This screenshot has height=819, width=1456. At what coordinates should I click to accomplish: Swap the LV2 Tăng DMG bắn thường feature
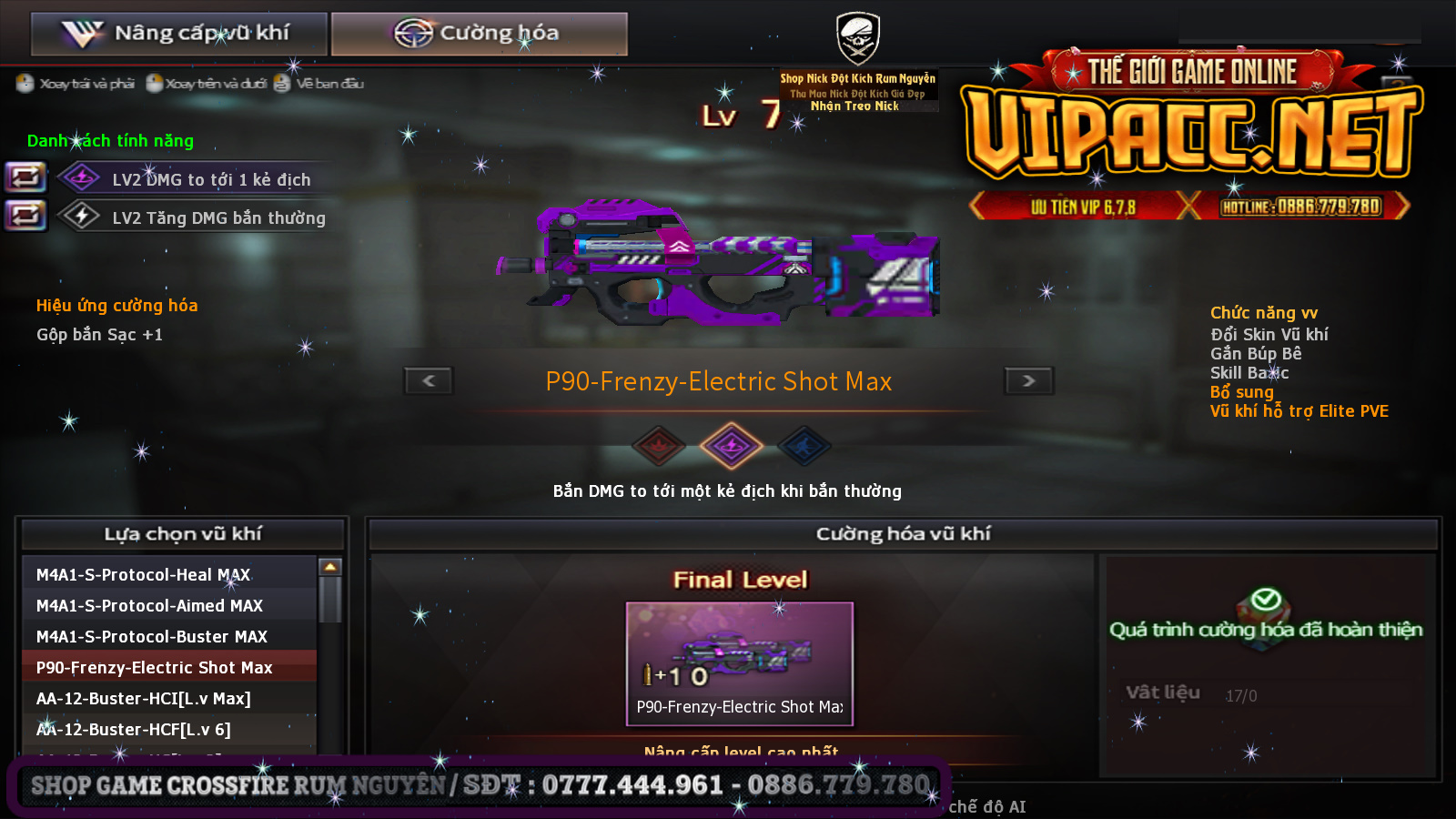pyautogui.click(x=25, y=216)
